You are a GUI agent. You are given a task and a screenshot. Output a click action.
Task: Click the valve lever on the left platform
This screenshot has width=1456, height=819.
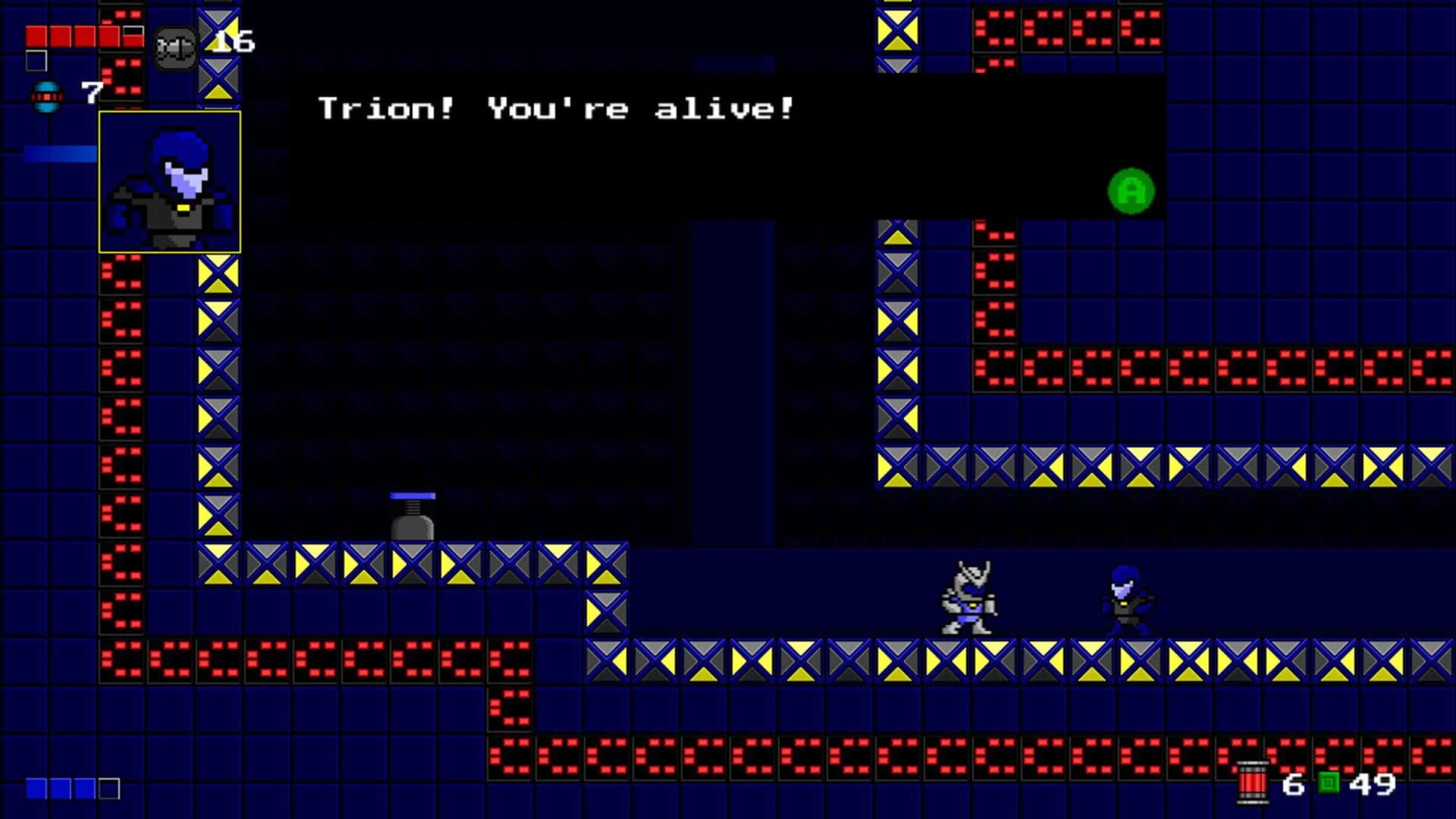coord(412,513)
